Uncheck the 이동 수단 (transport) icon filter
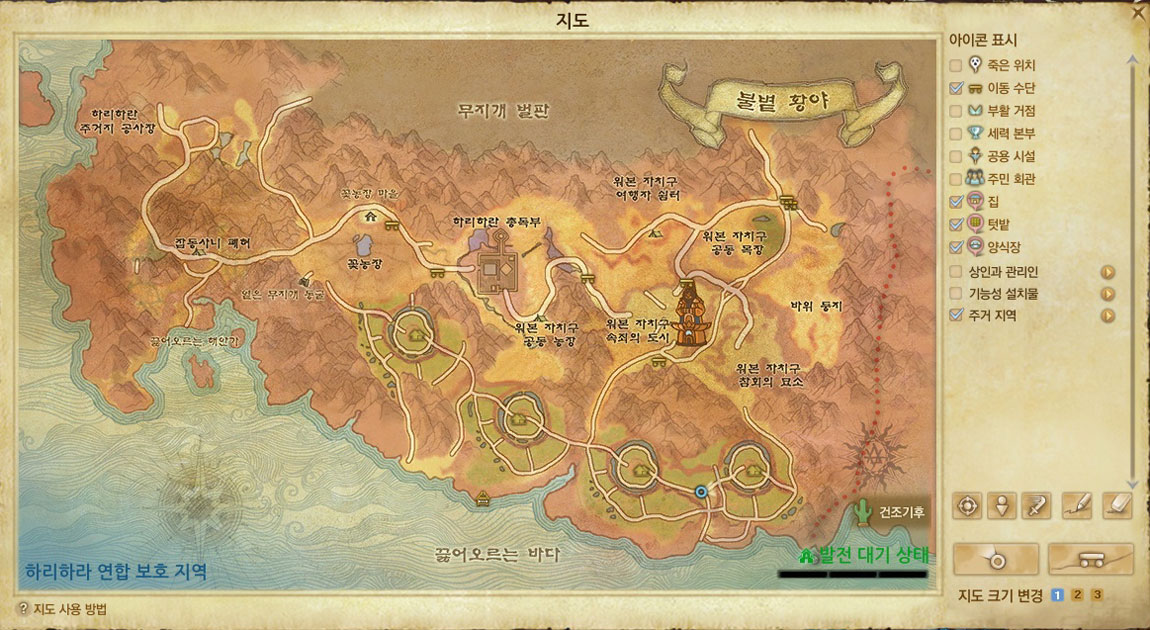 click(956, 88)
